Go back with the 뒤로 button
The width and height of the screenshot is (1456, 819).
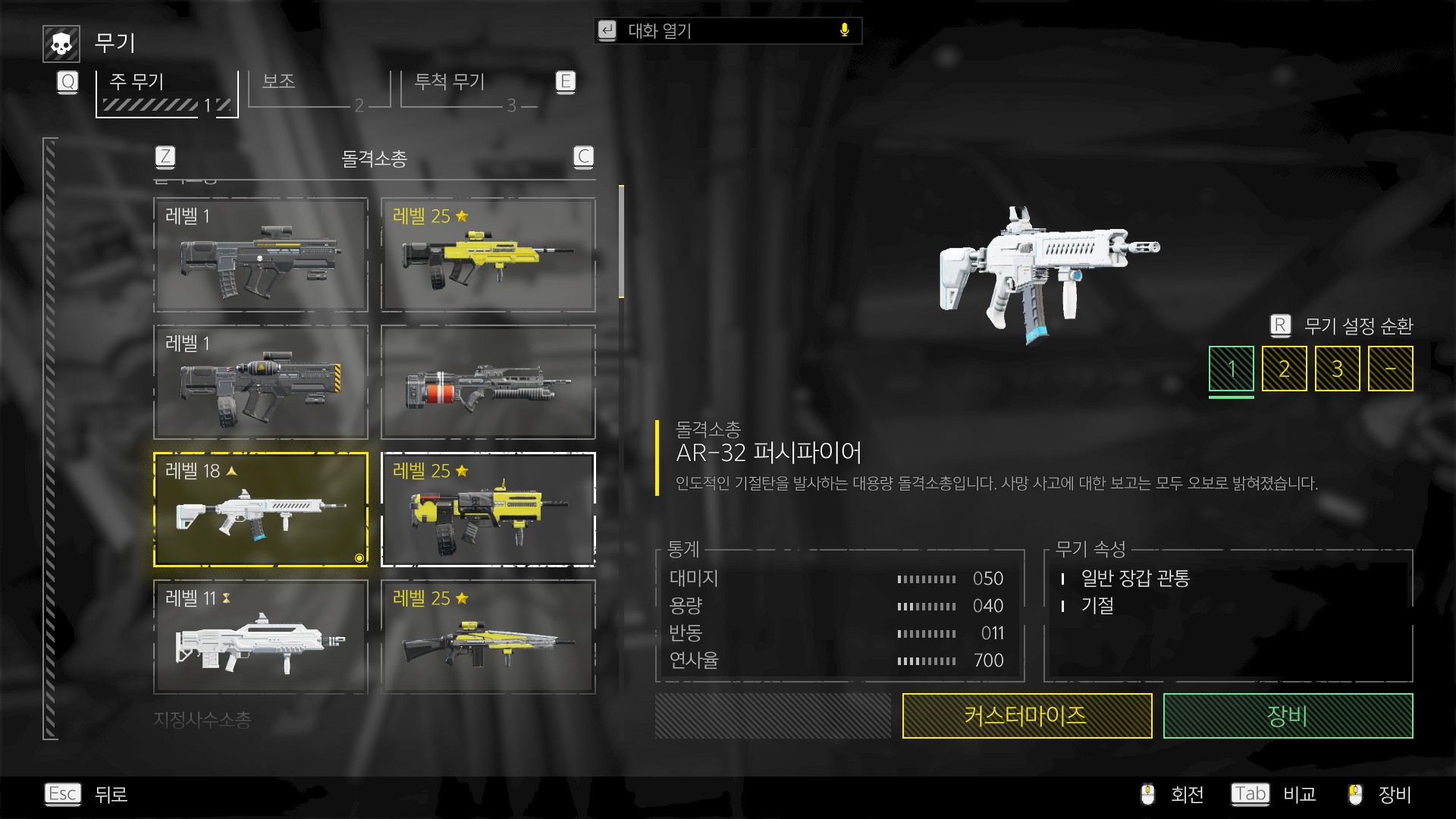tap(110, 795)
